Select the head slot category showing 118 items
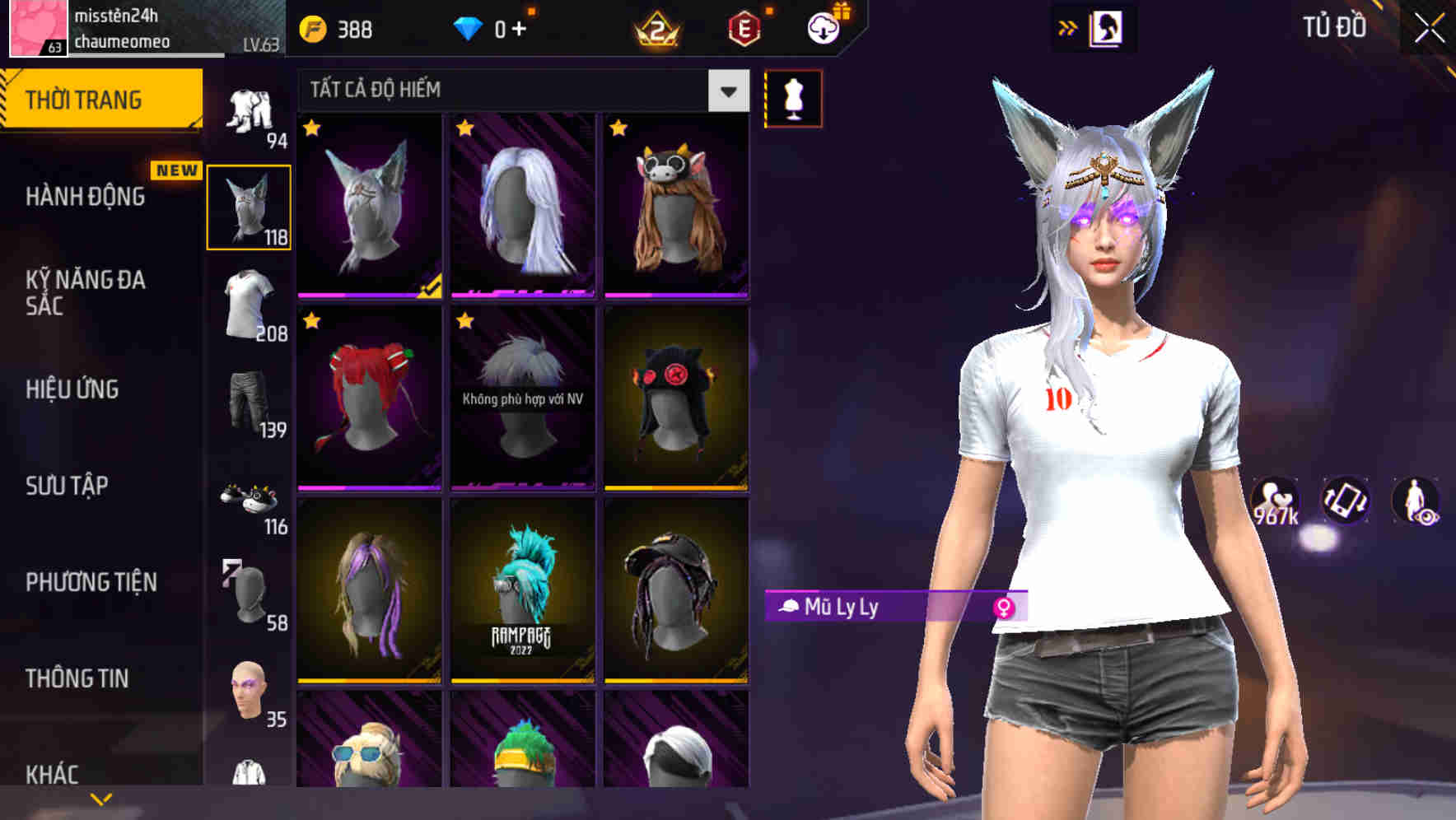The width and height of the screenshot is (1456, 820). [x=249, y=206]
